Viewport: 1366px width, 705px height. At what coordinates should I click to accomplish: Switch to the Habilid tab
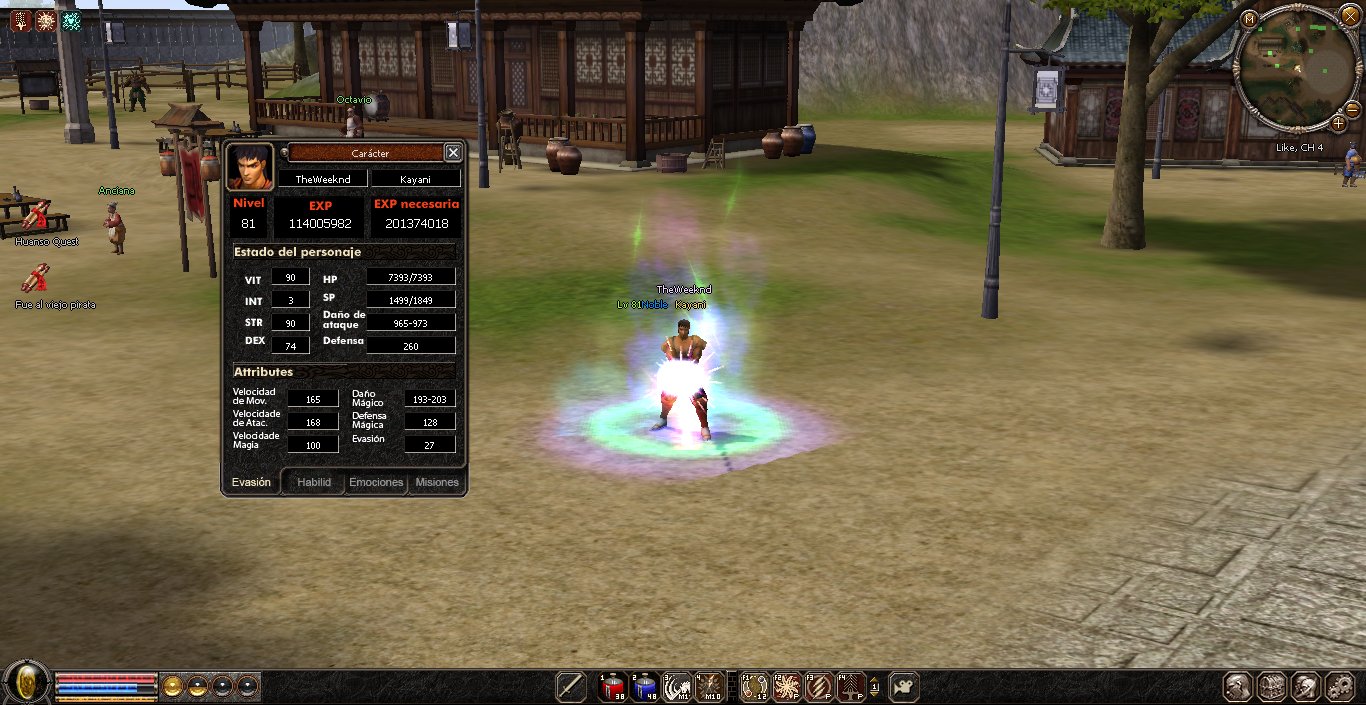(x=313, y=482)
